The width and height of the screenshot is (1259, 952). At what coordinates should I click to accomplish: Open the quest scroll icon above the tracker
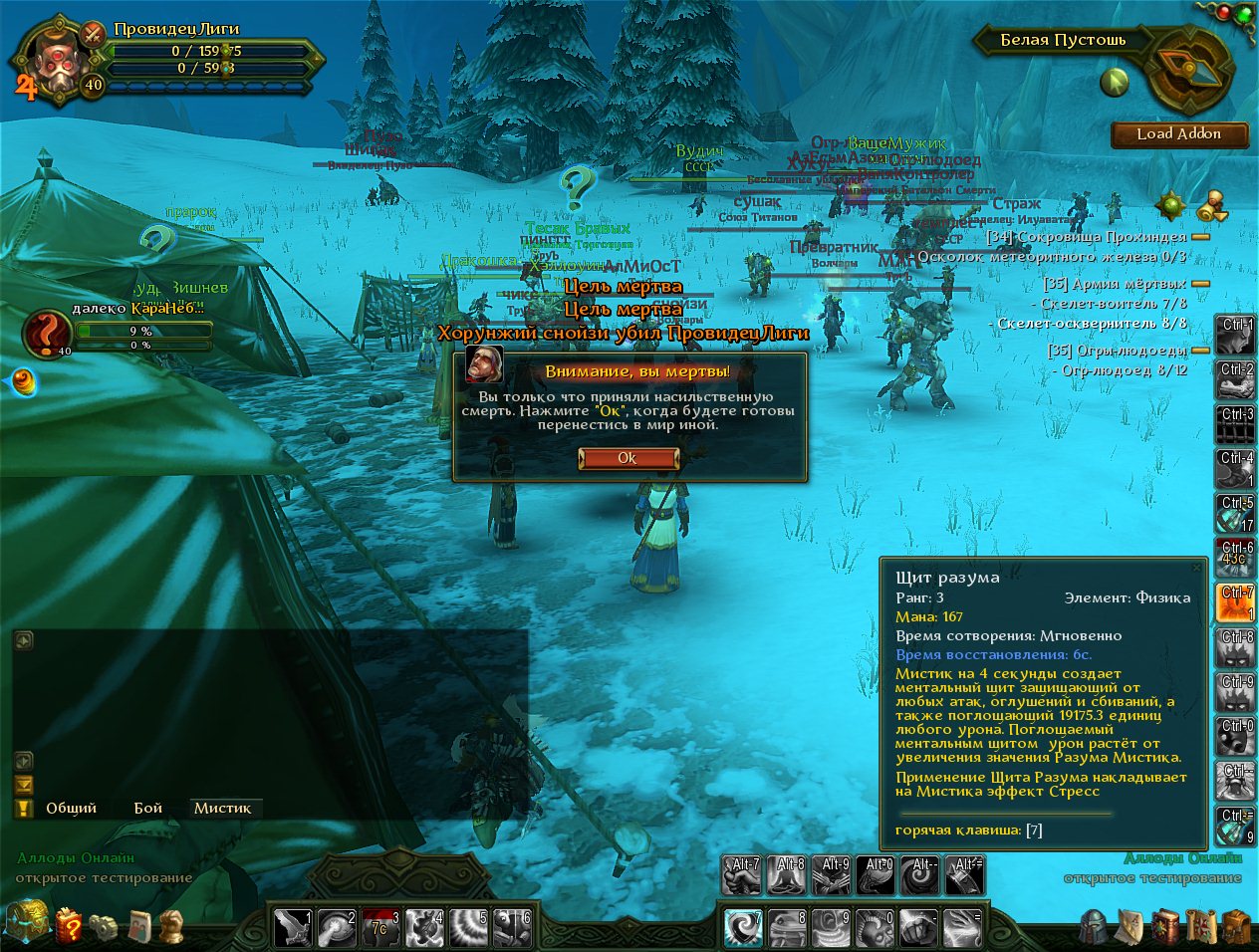tap(1211, 206)
